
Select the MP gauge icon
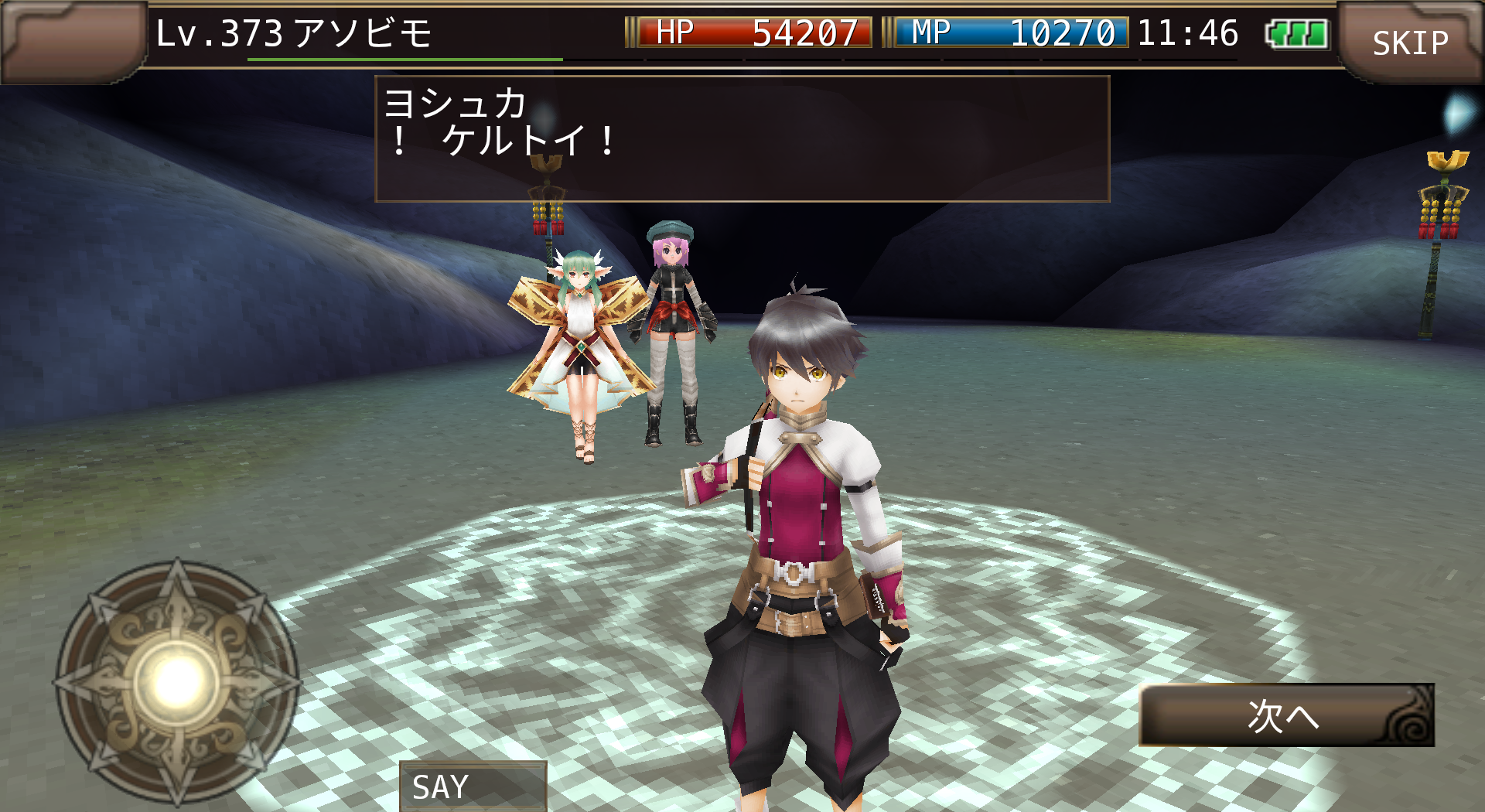[932, 32]
